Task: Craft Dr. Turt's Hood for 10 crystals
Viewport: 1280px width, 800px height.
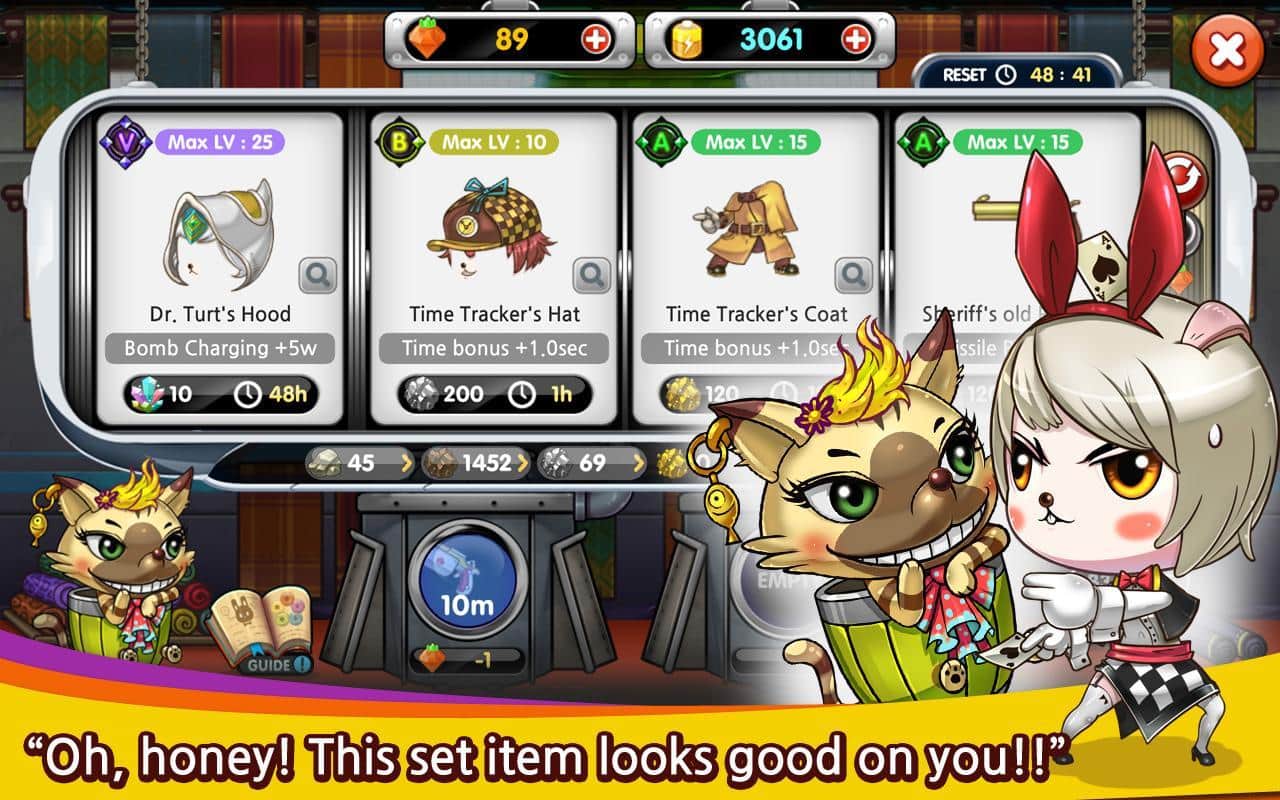Action: [x=220, y=394]
